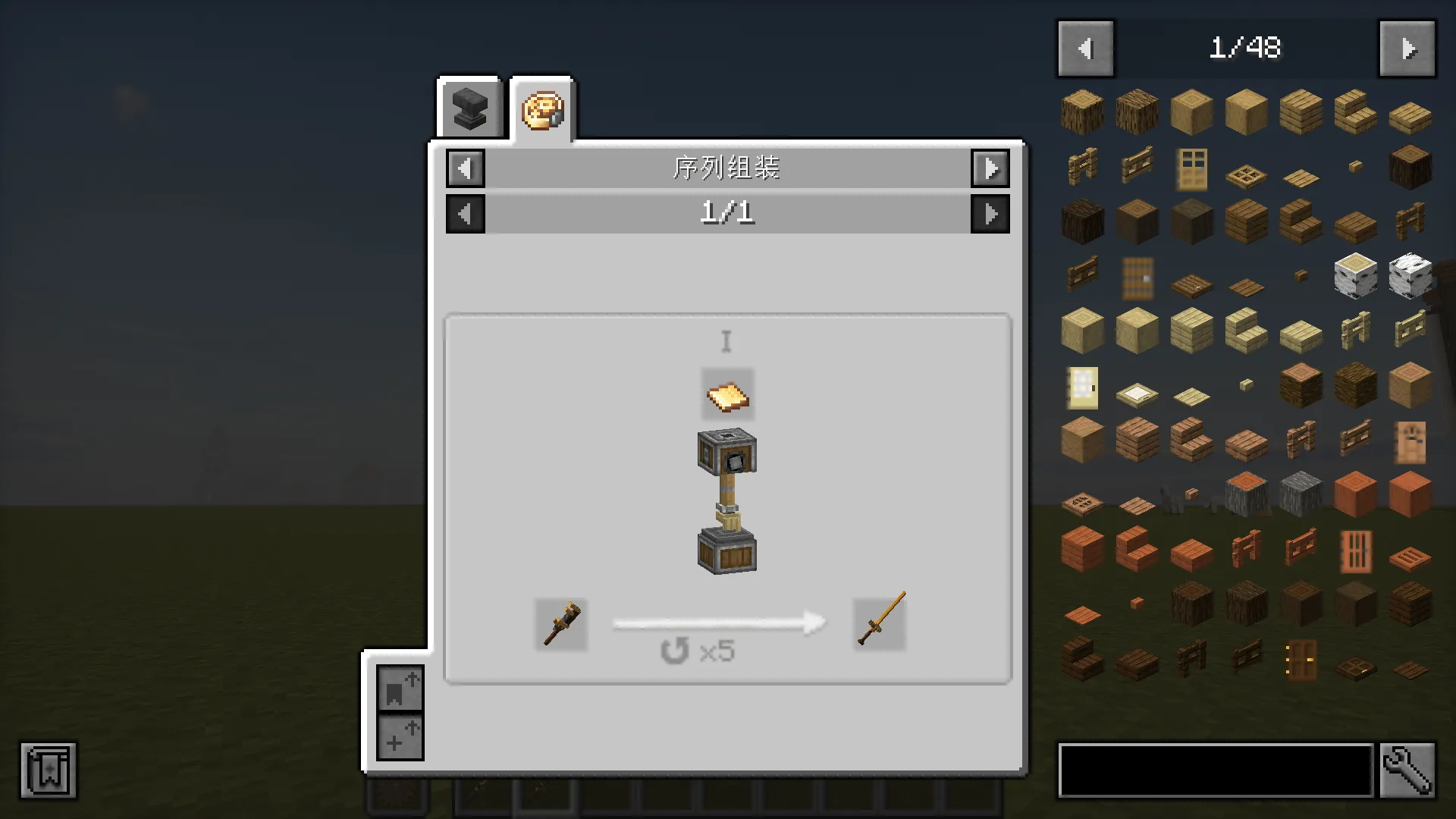Click the 1/48 page label
1456x819 pixels.
1246,48
